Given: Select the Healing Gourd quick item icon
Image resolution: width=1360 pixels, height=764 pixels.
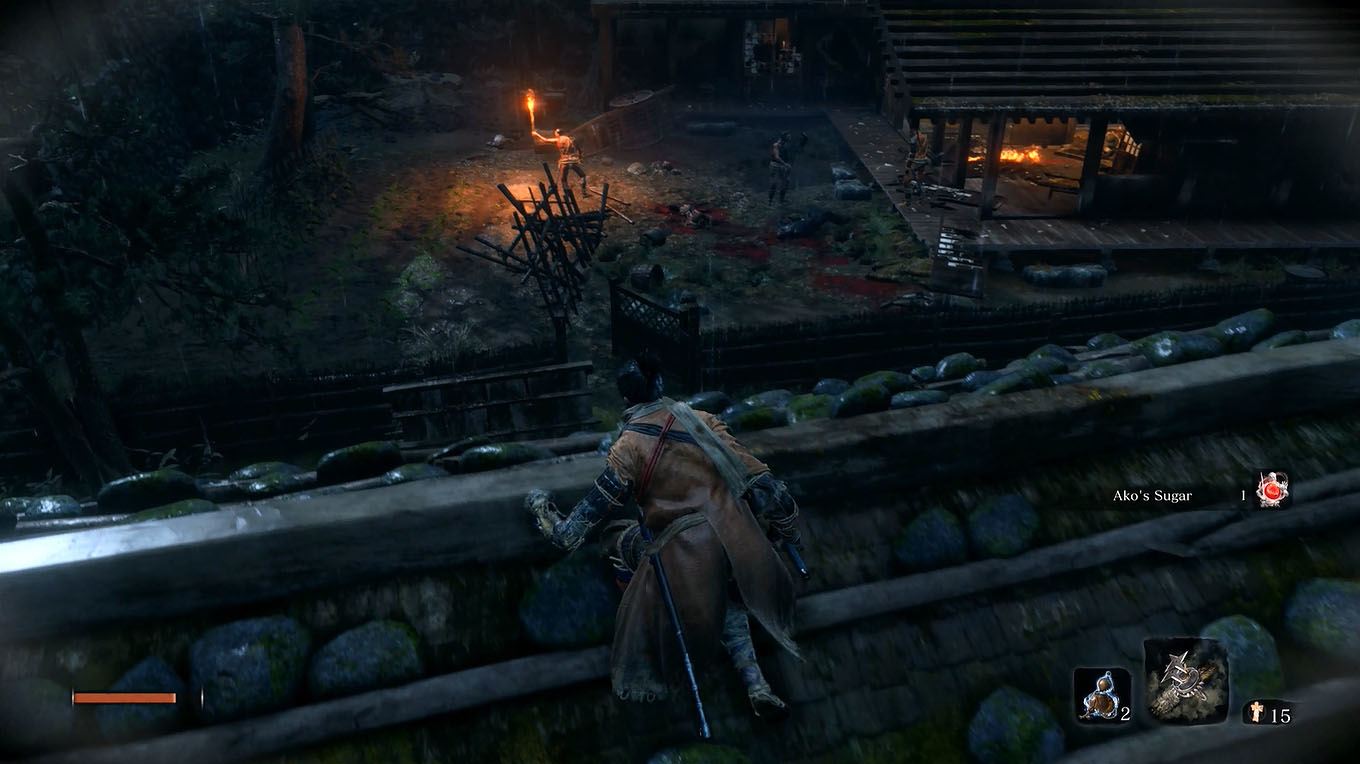Looking at the screenshot, I should coord(1101,695).
